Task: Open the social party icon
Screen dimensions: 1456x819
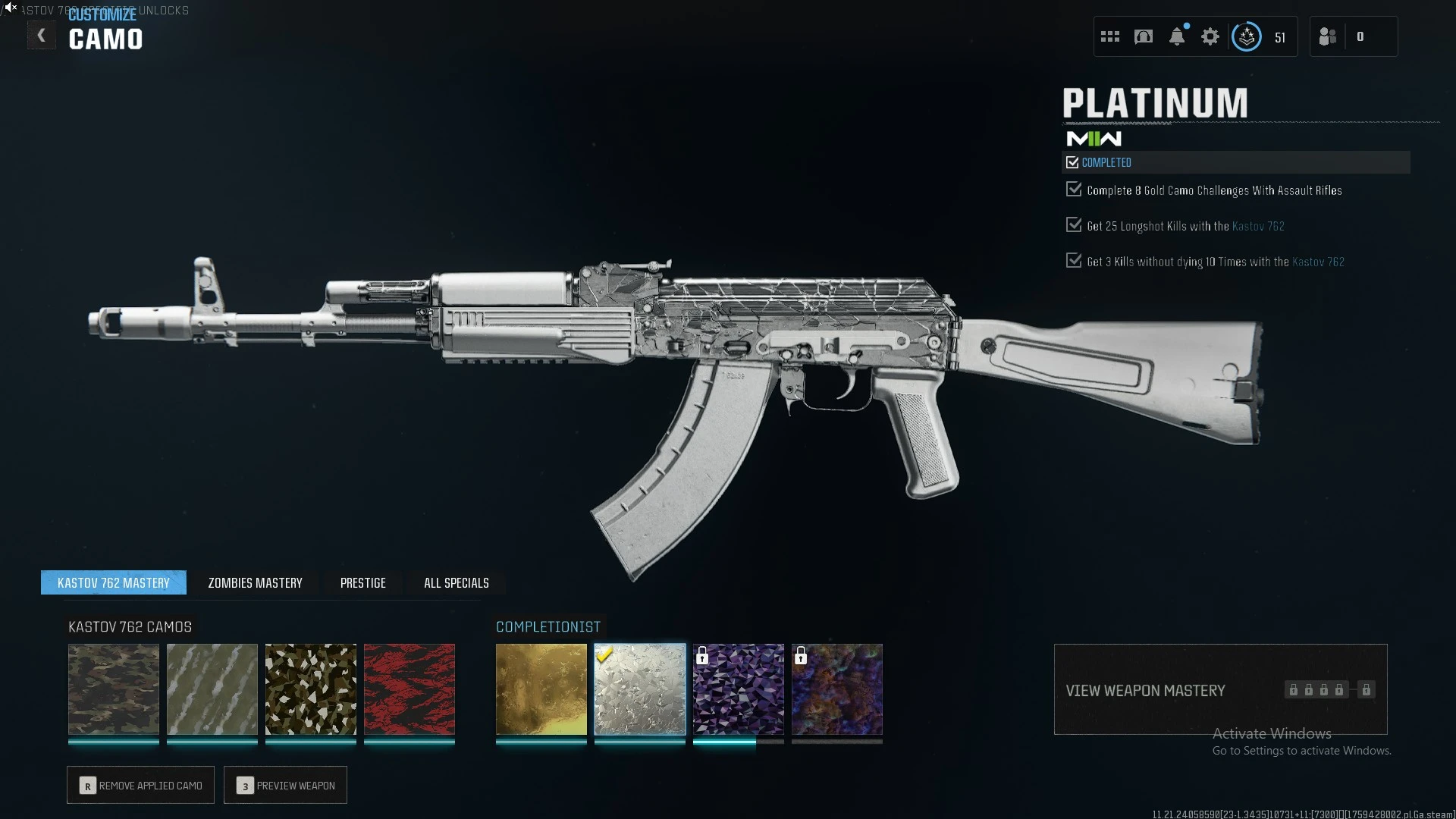Action: pyautogui.click(x=1328, y=36)
